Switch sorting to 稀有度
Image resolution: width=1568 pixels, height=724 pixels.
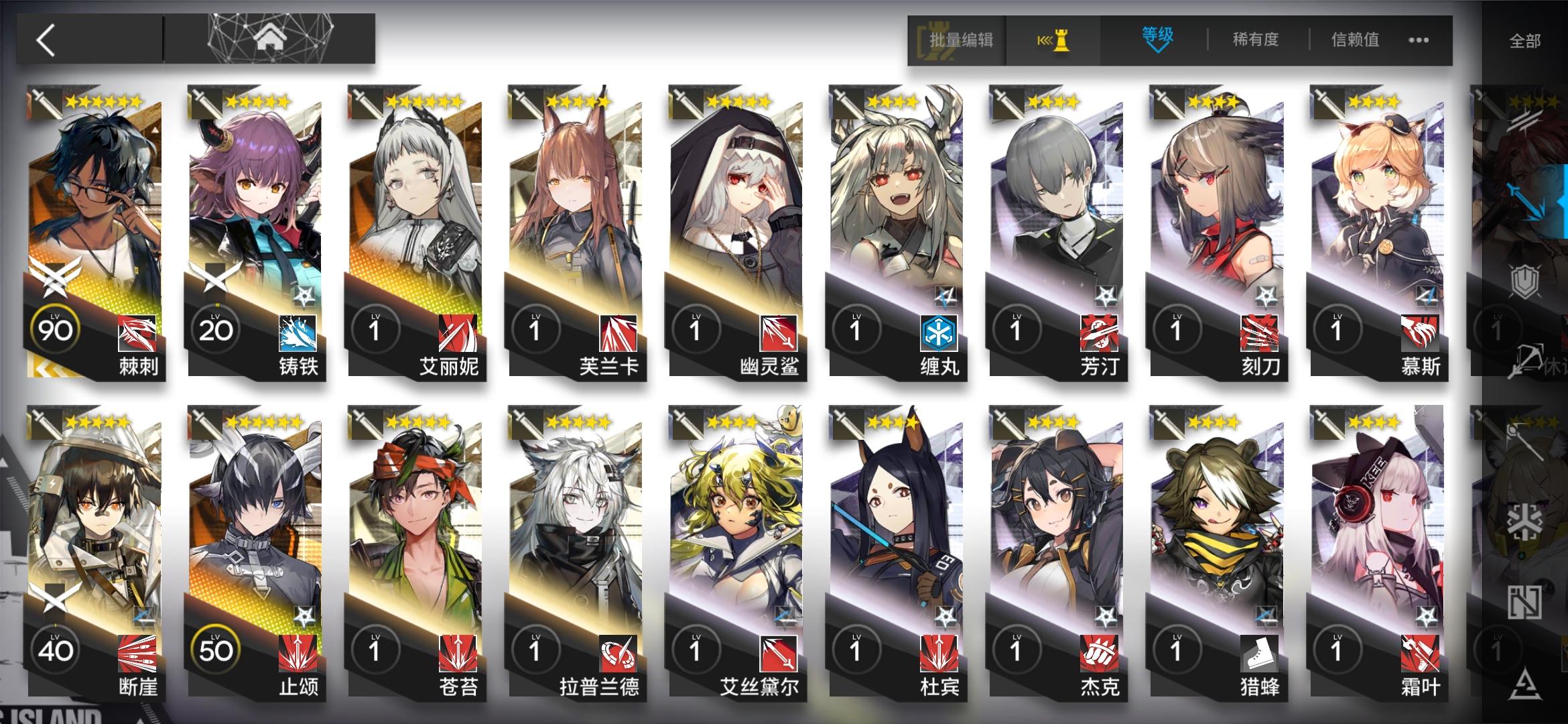pyautogui.click(x=1256, y=40)
